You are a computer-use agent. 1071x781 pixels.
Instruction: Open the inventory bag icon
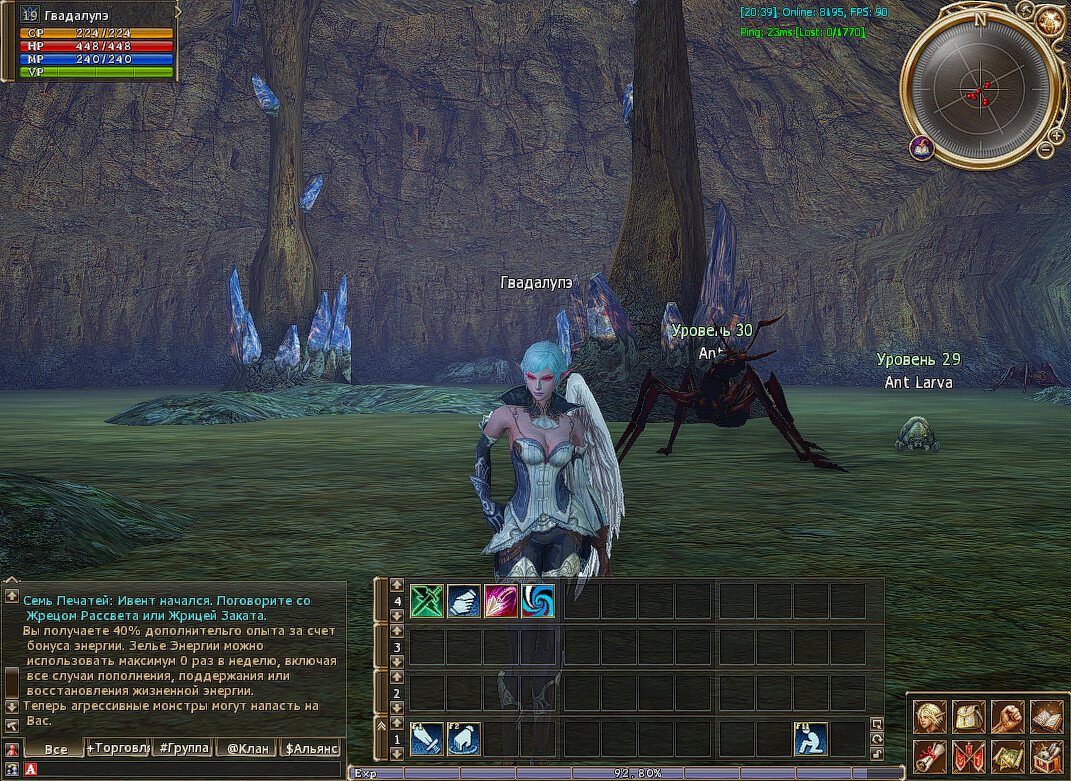pos(969,716)
